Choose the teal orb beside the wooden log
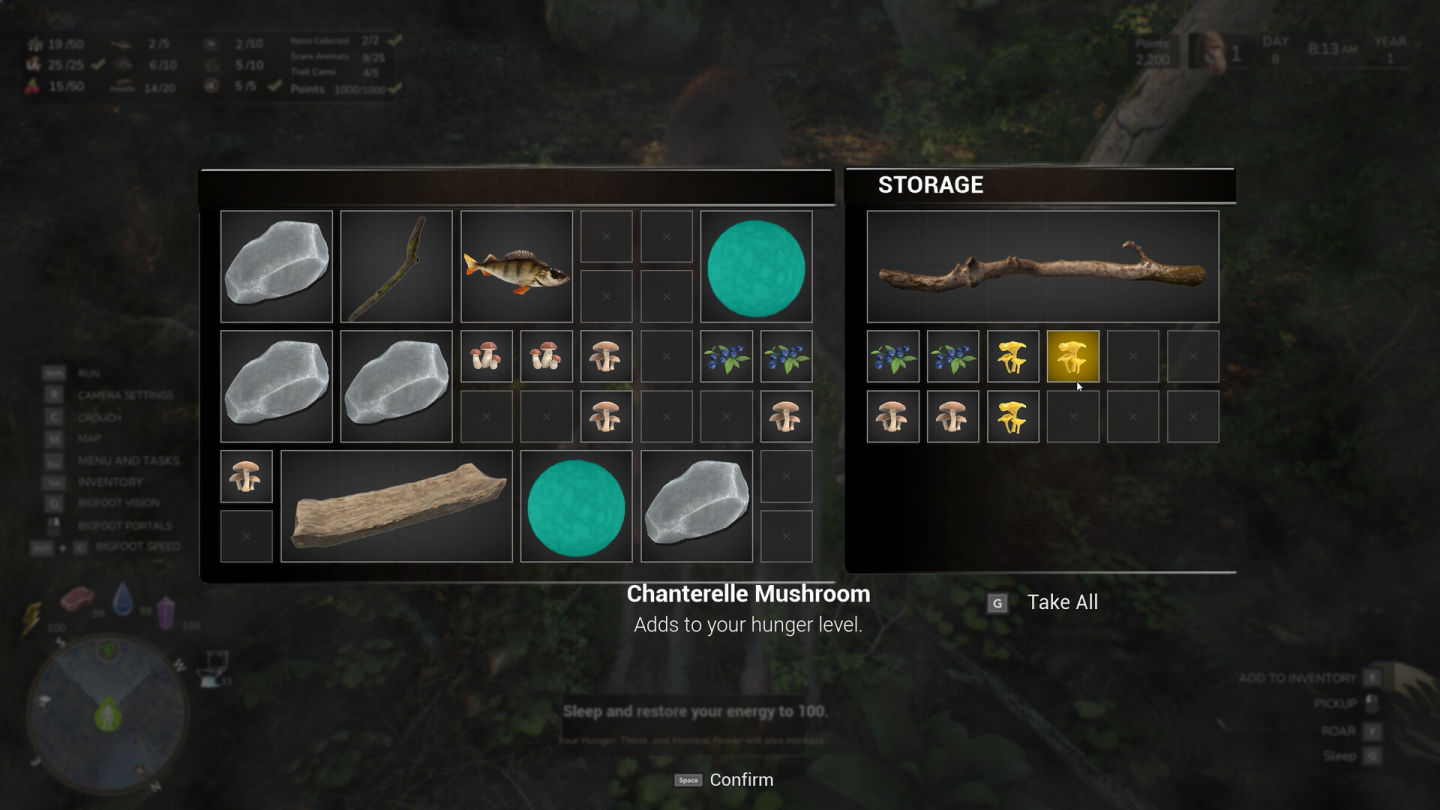1440x810 pixels. [x=576, y=506]
